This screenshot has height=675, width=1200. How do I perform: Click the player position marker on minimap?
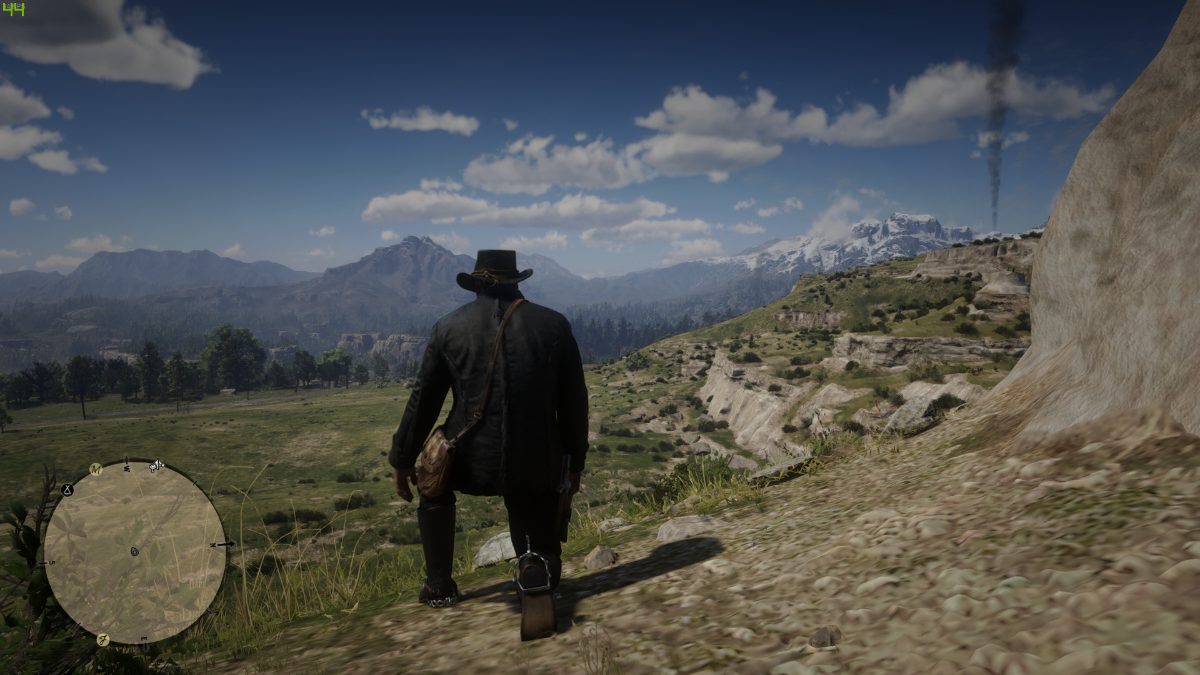[x=134, y=551]
